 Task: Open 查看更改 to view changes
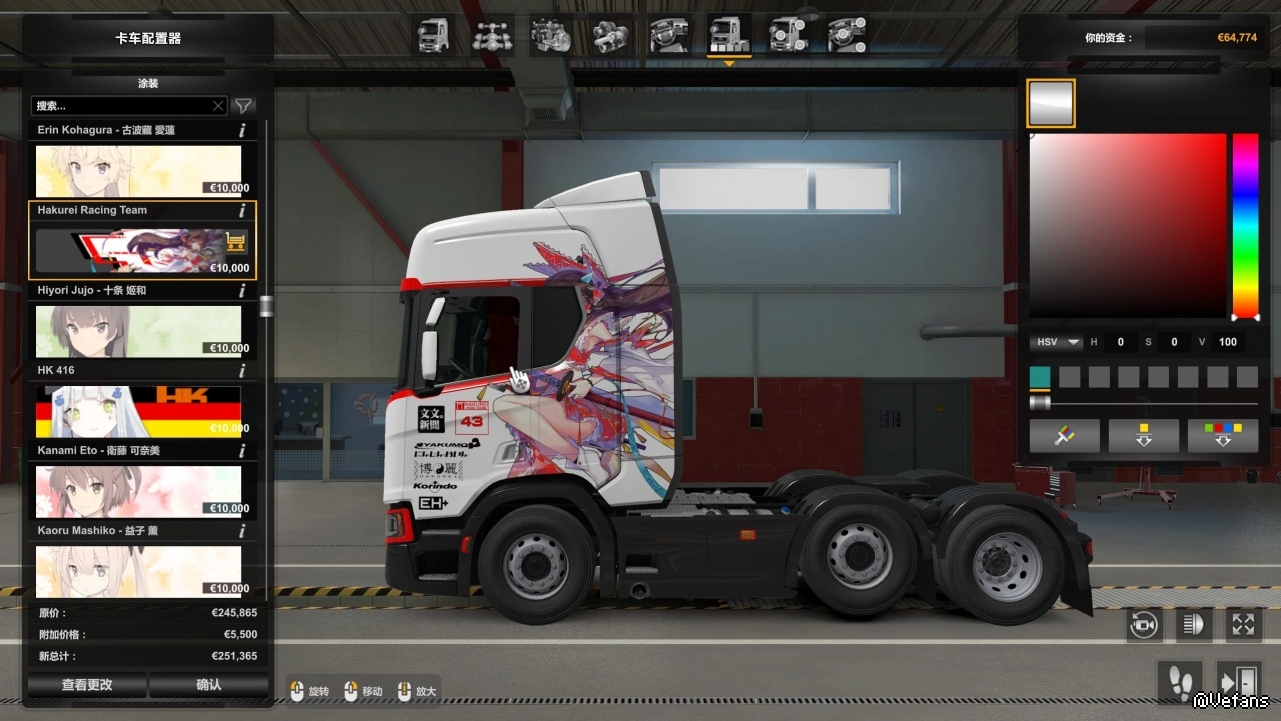(87, 685)
